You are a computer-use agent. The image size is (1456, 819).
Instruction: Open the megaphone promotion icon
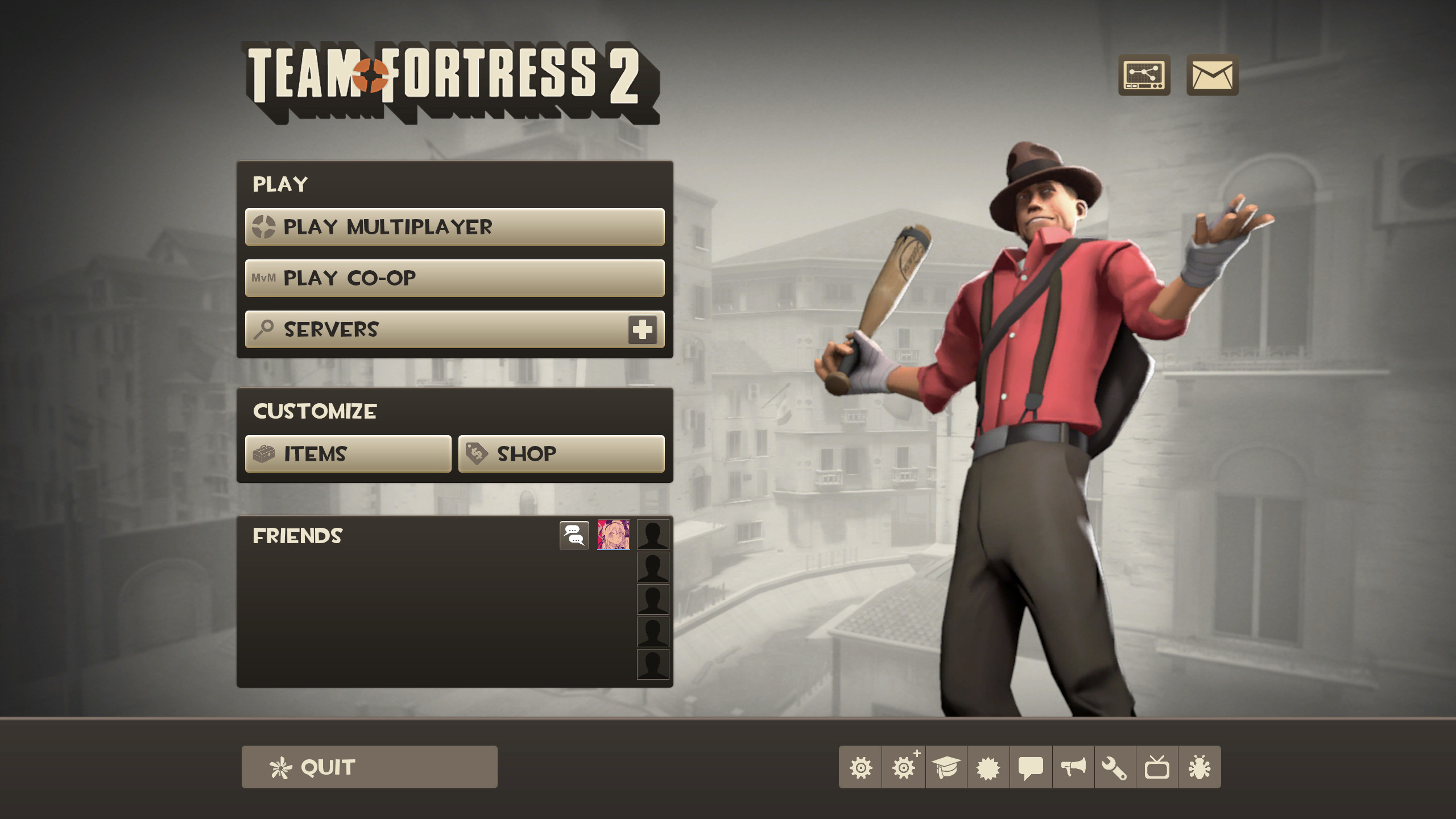click(x=1074, y=766)
